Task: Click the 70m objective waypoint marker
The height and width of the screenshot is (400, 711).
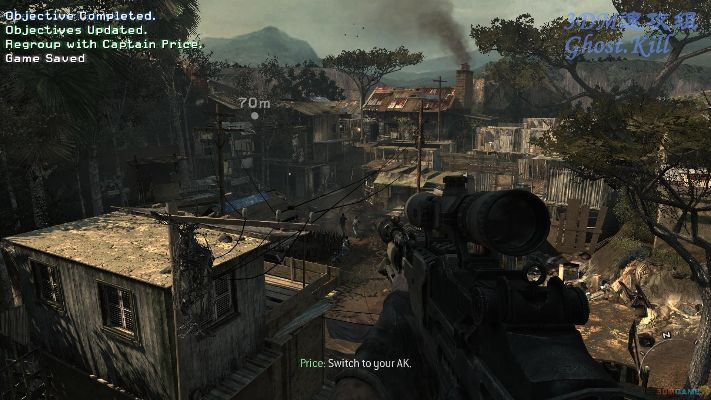Action: click(254, 116)
